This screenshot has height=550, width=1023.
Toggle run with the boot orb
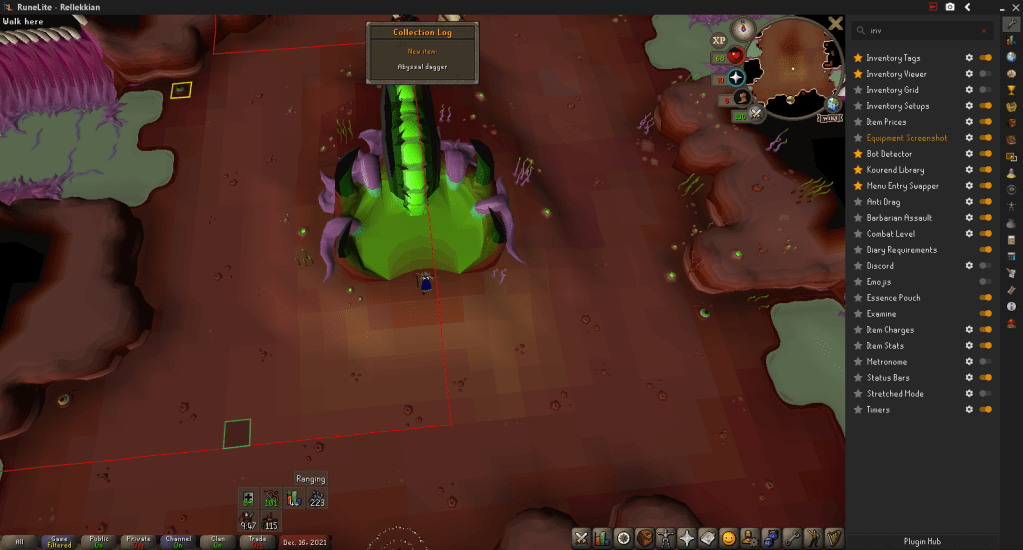pos(742,97)
